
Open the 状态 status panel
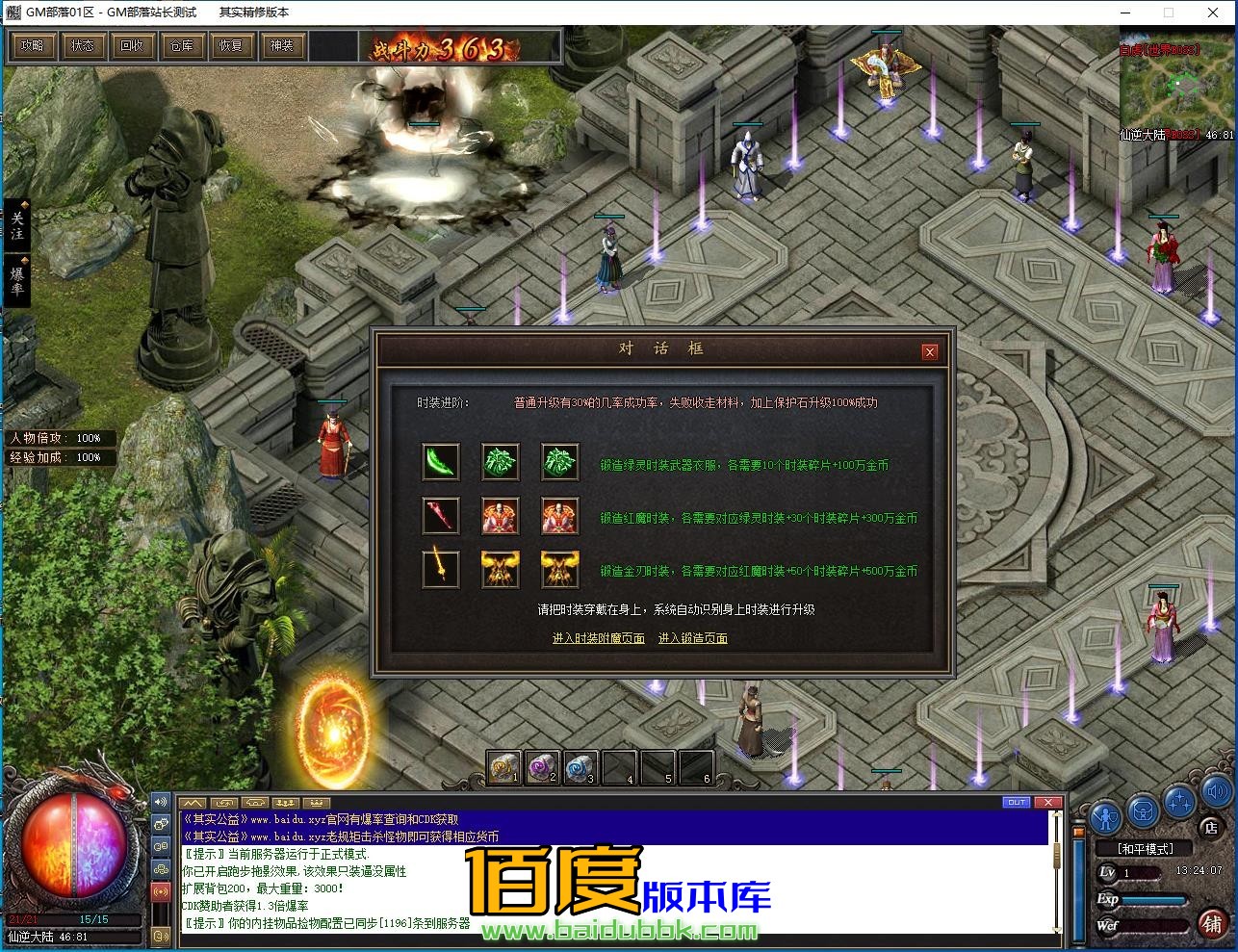click(83, 45)
